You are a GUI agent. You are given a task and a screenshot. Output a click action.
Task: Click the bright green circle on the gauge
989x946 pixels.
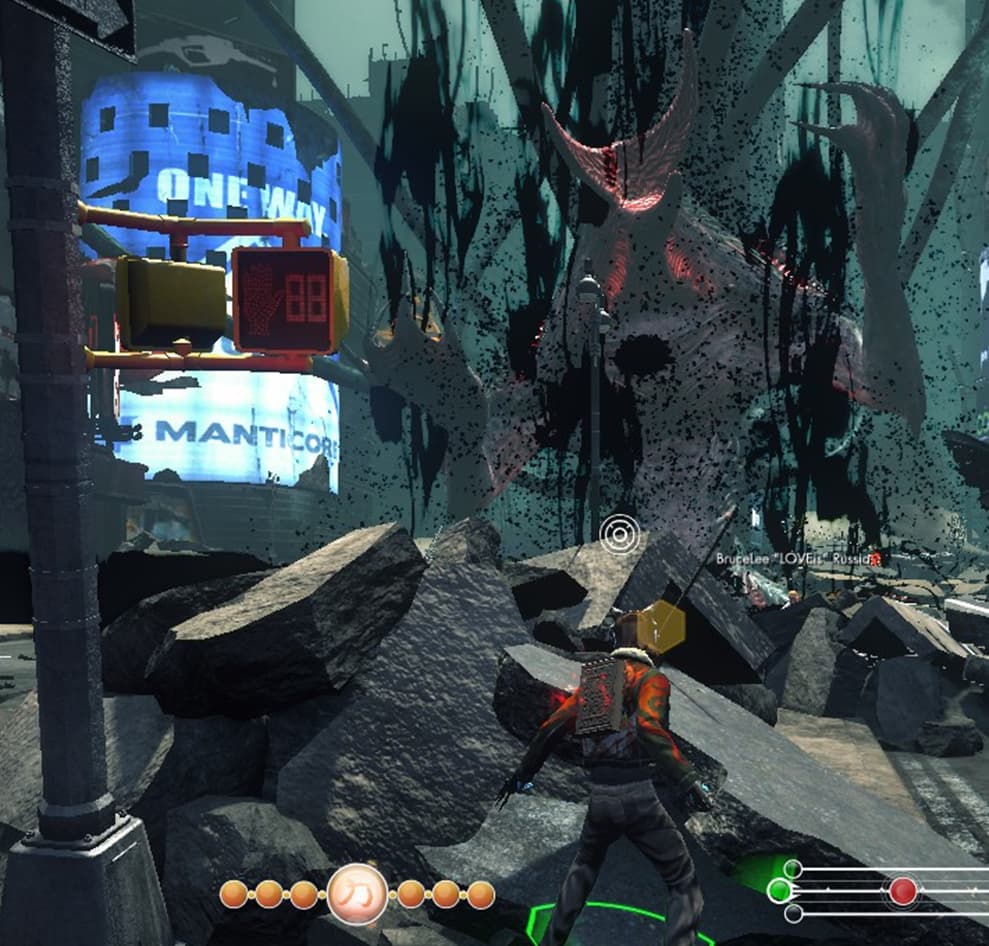point(779,890)
